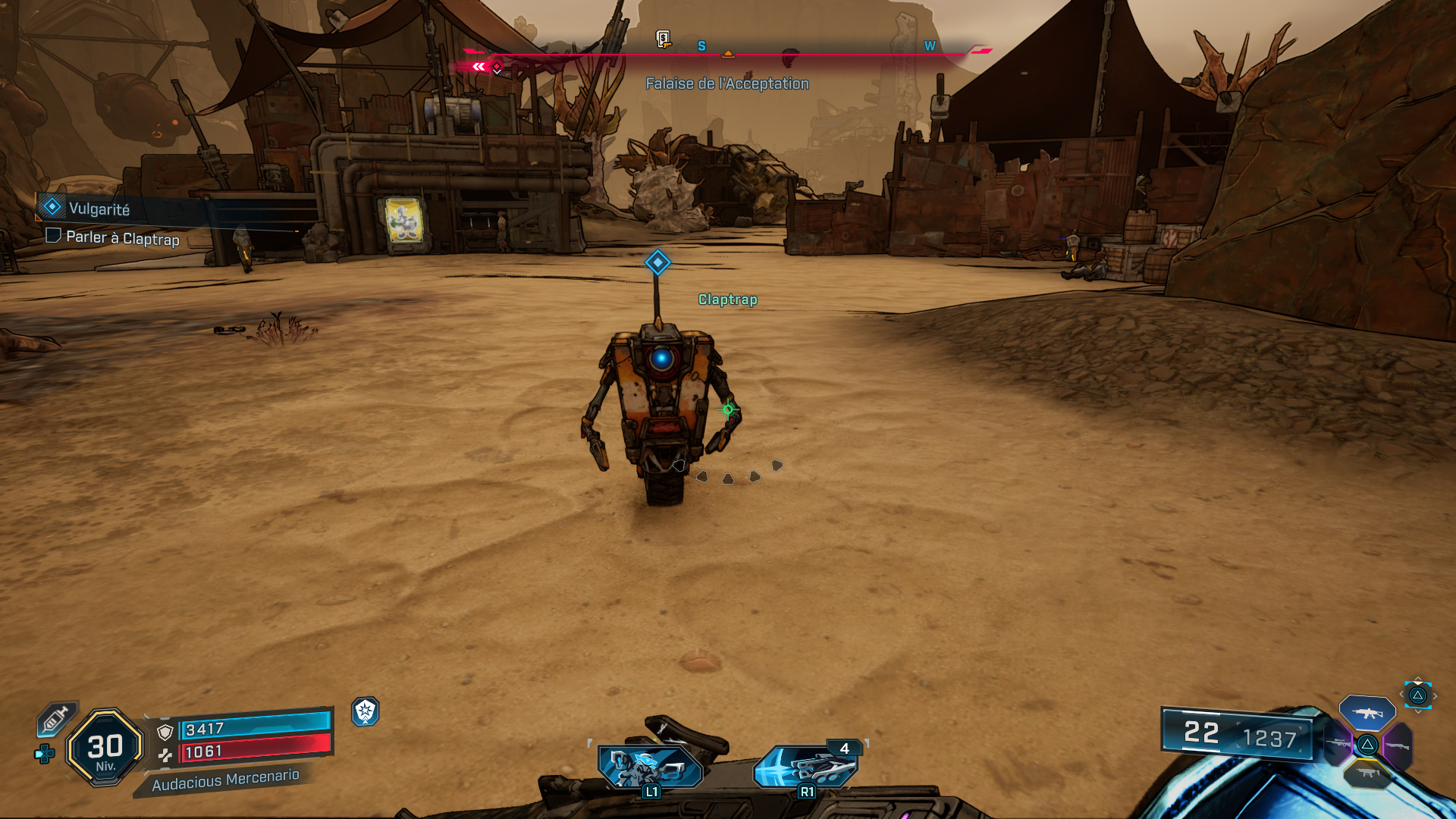Image resolution: width=1456 pixels, height=819 pixels.
Task: Check the Parler à Claptrap objective box
Action: point(52,236)
